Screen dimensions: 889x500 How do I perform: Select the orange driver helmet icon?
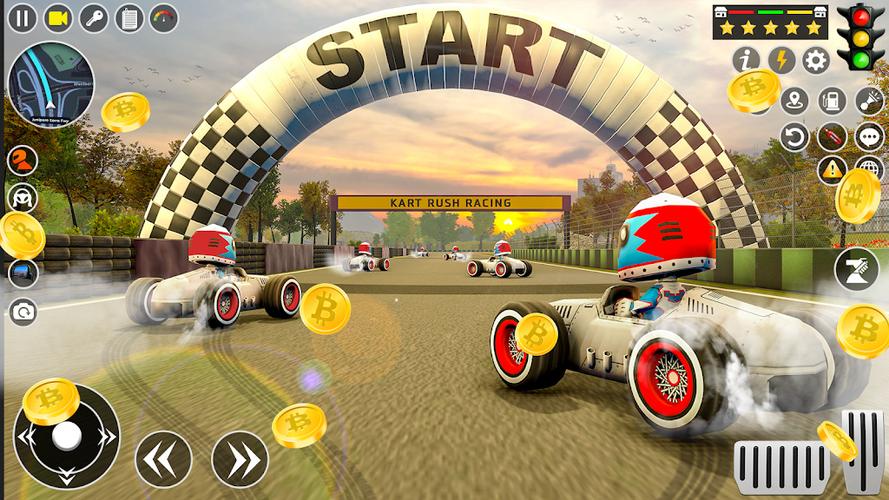[x=21, y=160]
